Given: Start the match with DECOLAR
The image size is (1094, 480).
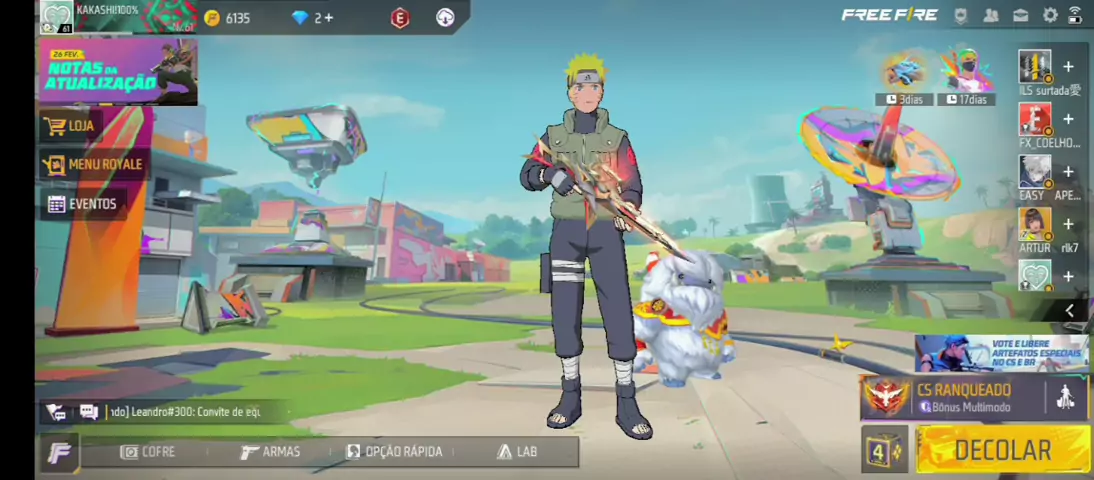Looking at the screenshot, I should point(1002,450).
